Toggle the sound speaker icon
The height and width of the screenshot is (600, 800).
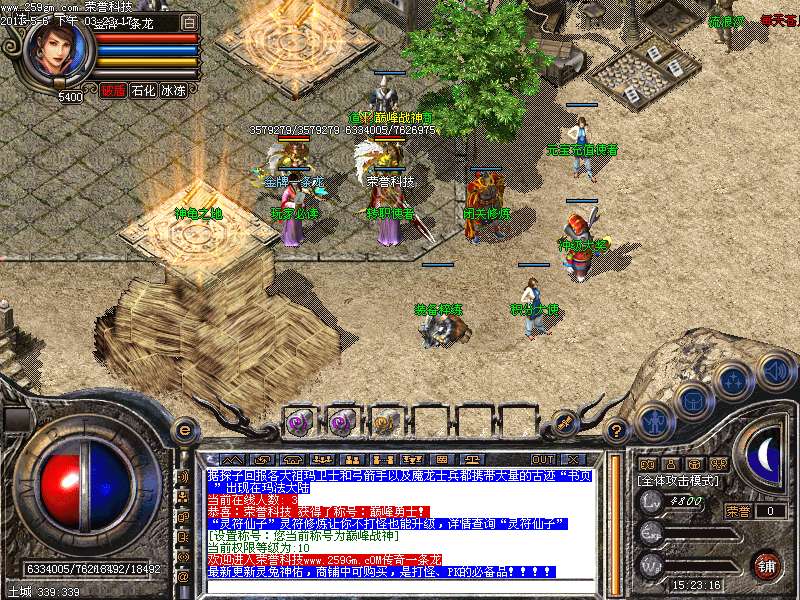pyautogui.click(x=775, y=371)
